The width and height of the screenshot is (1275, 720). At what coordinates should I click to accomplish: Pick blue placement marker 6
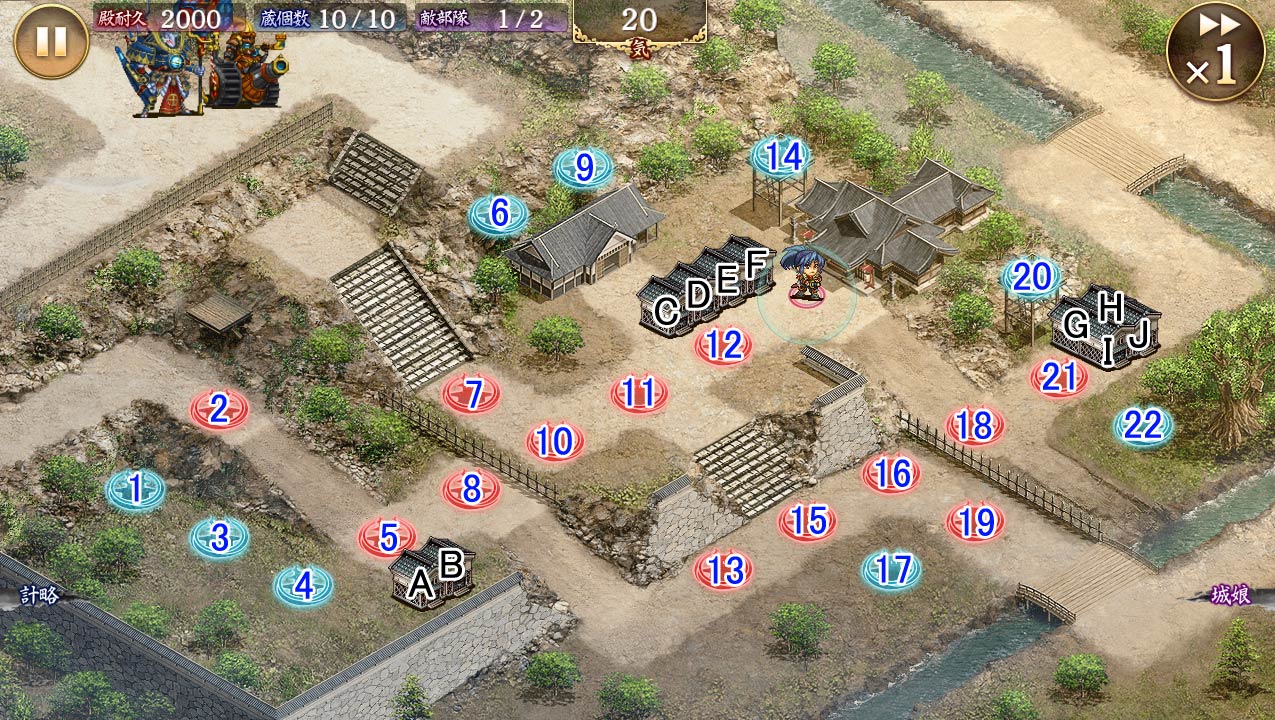[x=498, y=214]
